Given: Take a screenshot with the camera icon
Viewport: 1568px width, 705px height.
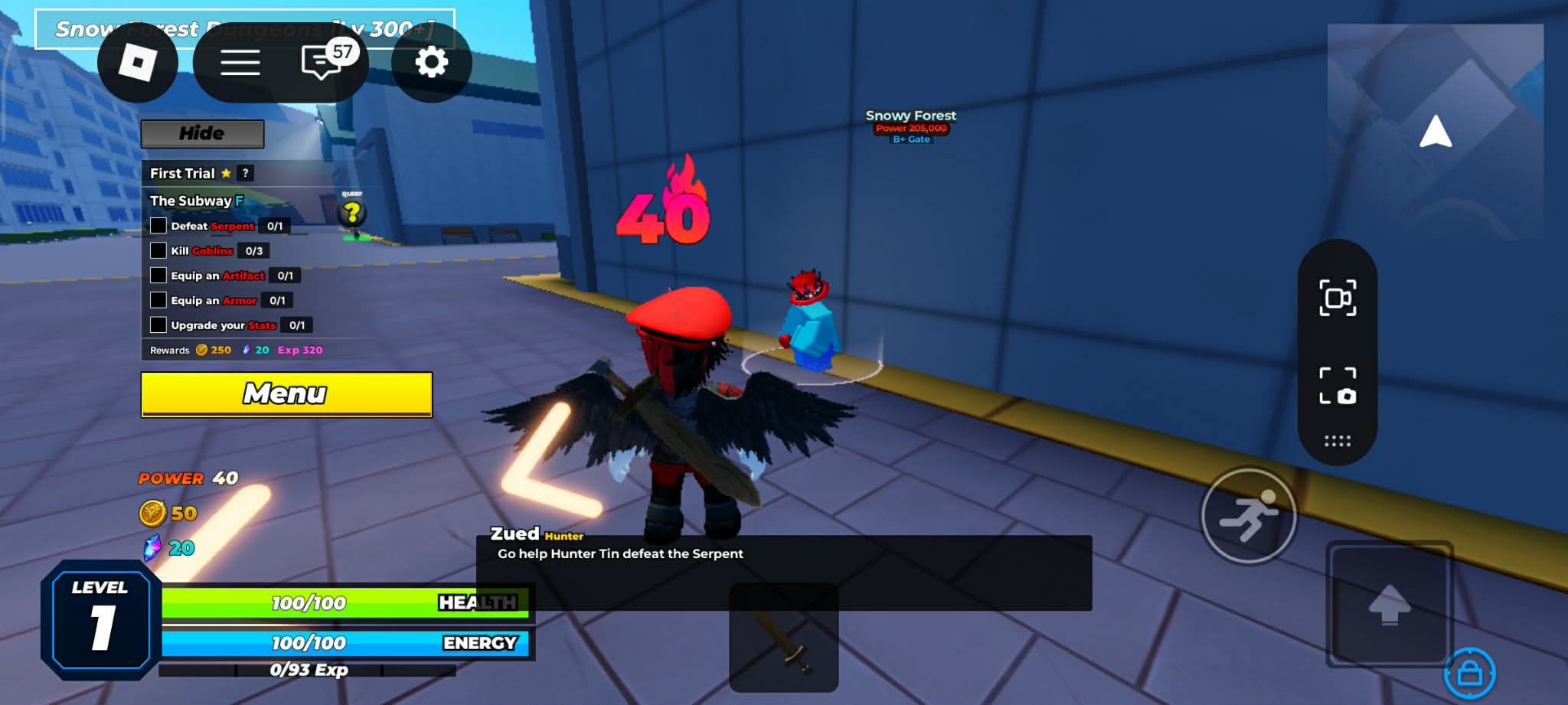Looking at the screenshot, I should point(1337,385).
